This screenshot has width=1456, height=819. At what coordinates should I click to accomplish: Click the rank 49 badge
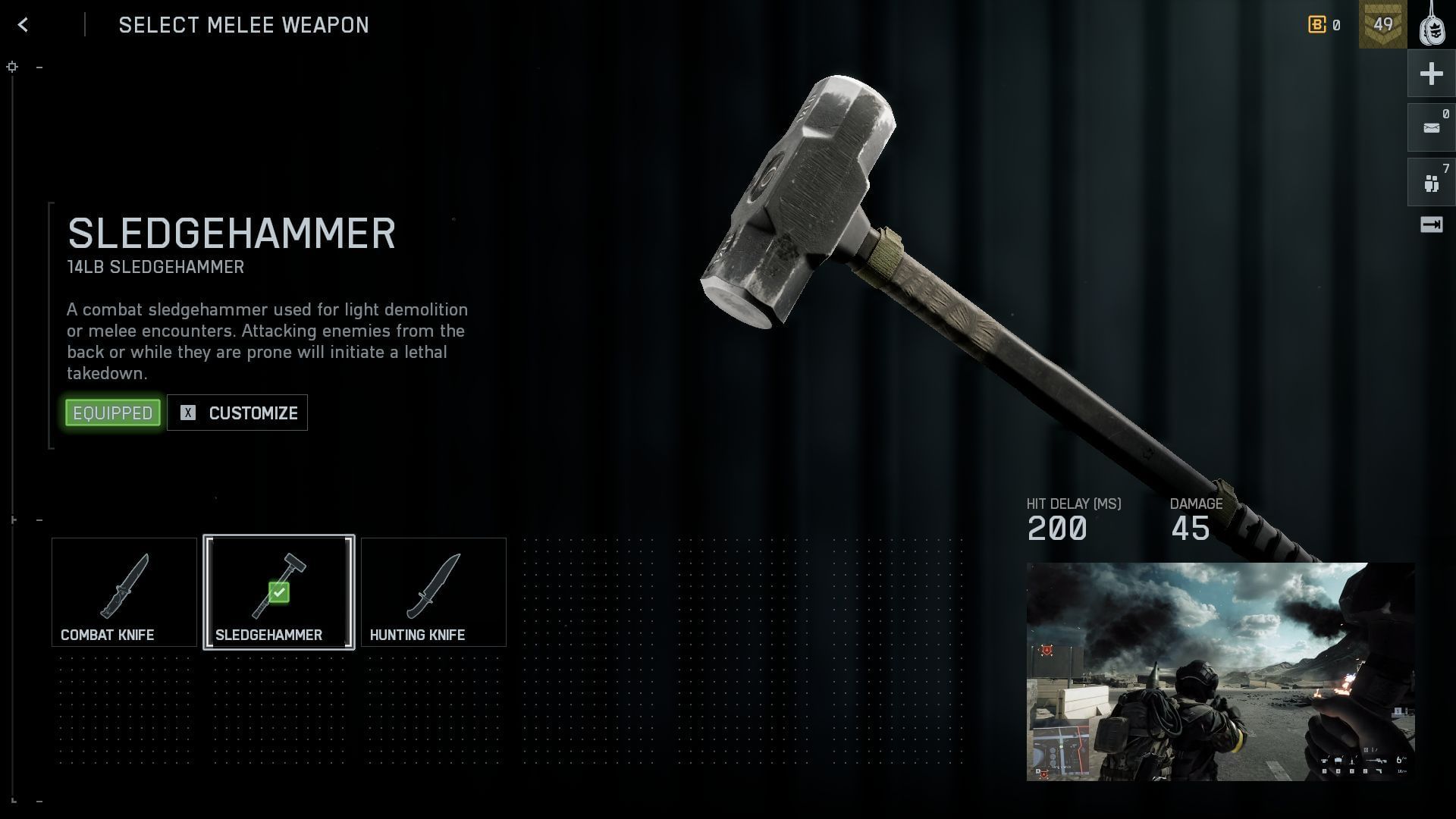pyautogui.click(x=1383, y=25)
